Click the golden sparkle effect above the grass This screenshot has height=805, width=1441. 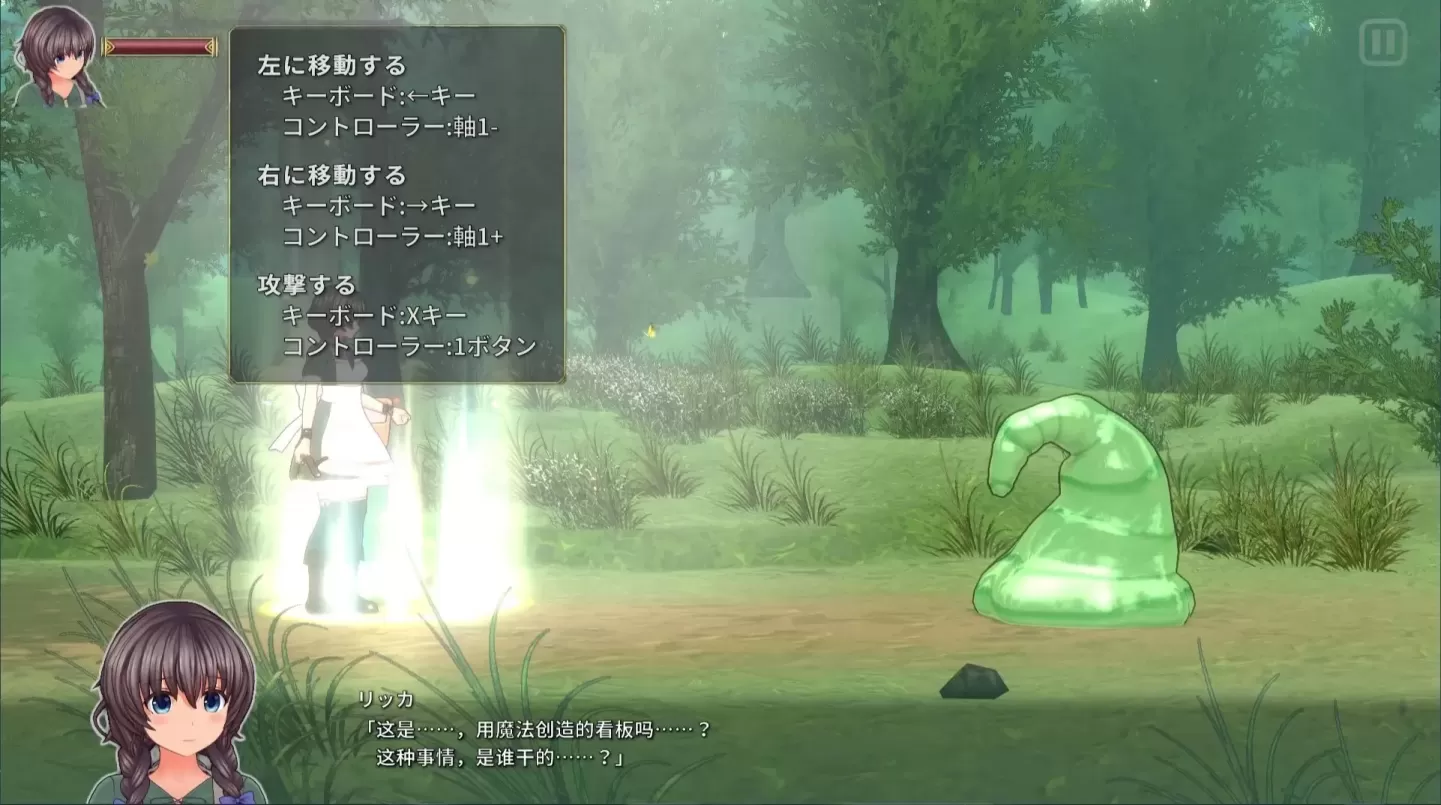point(650,330)
